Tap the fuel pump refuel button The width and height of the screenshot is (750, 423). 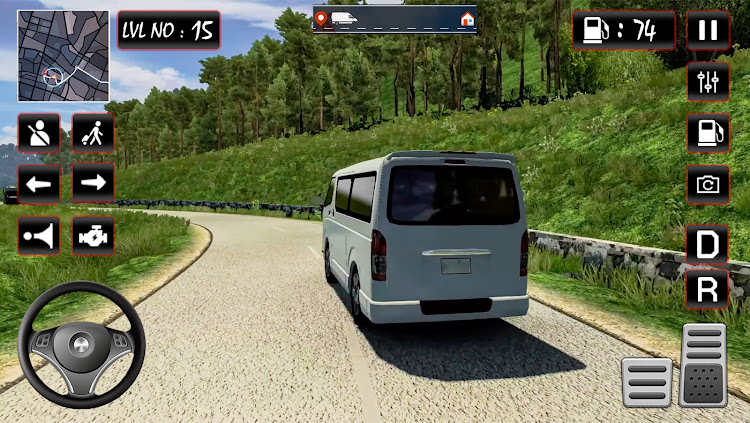(707, 133)
